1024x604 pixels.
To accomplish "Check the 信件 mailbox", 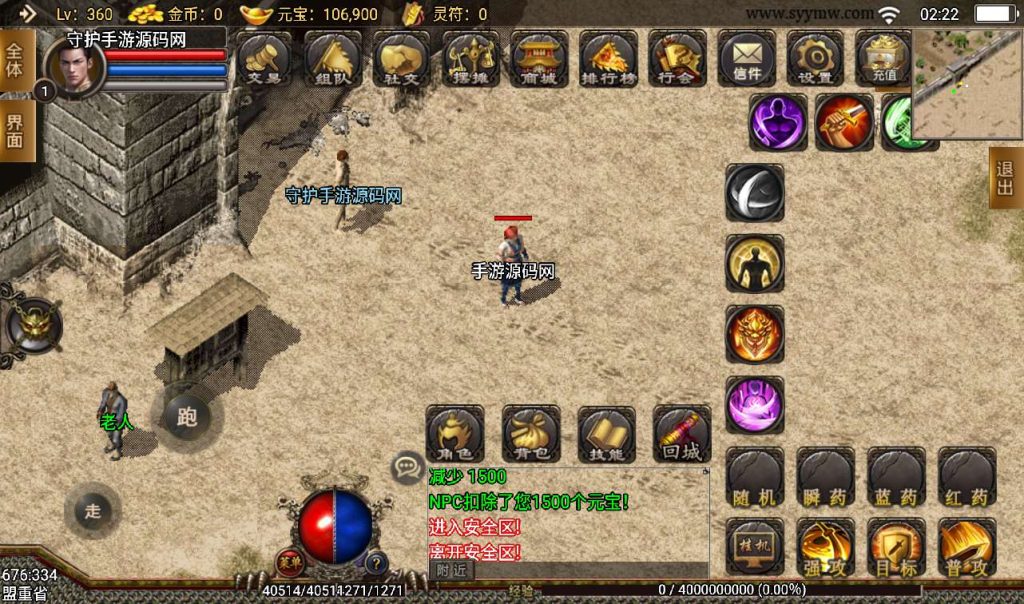I will 746,57.
